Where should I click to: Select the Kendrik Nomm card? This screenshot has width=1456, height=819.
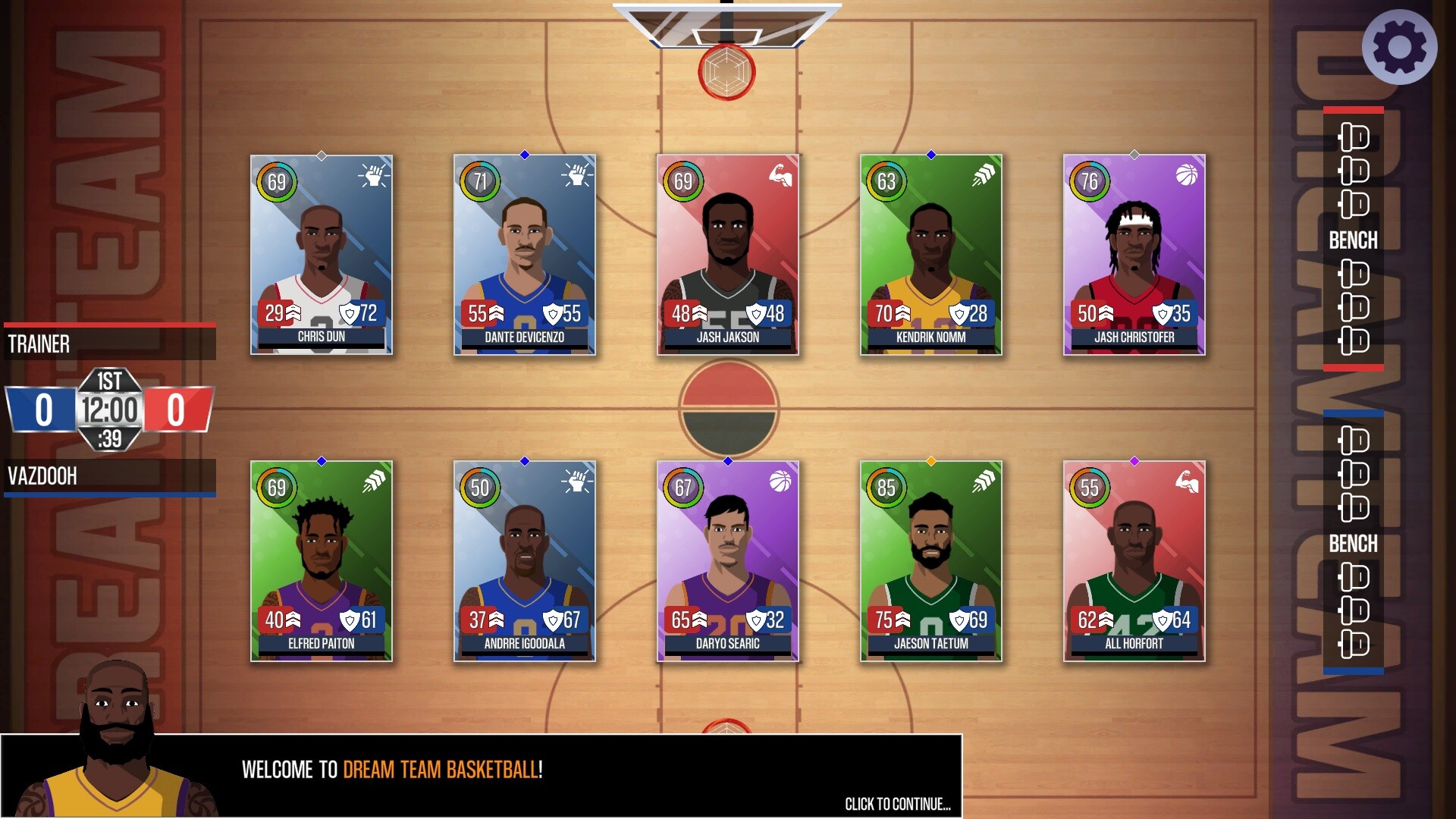click(931, 255)
